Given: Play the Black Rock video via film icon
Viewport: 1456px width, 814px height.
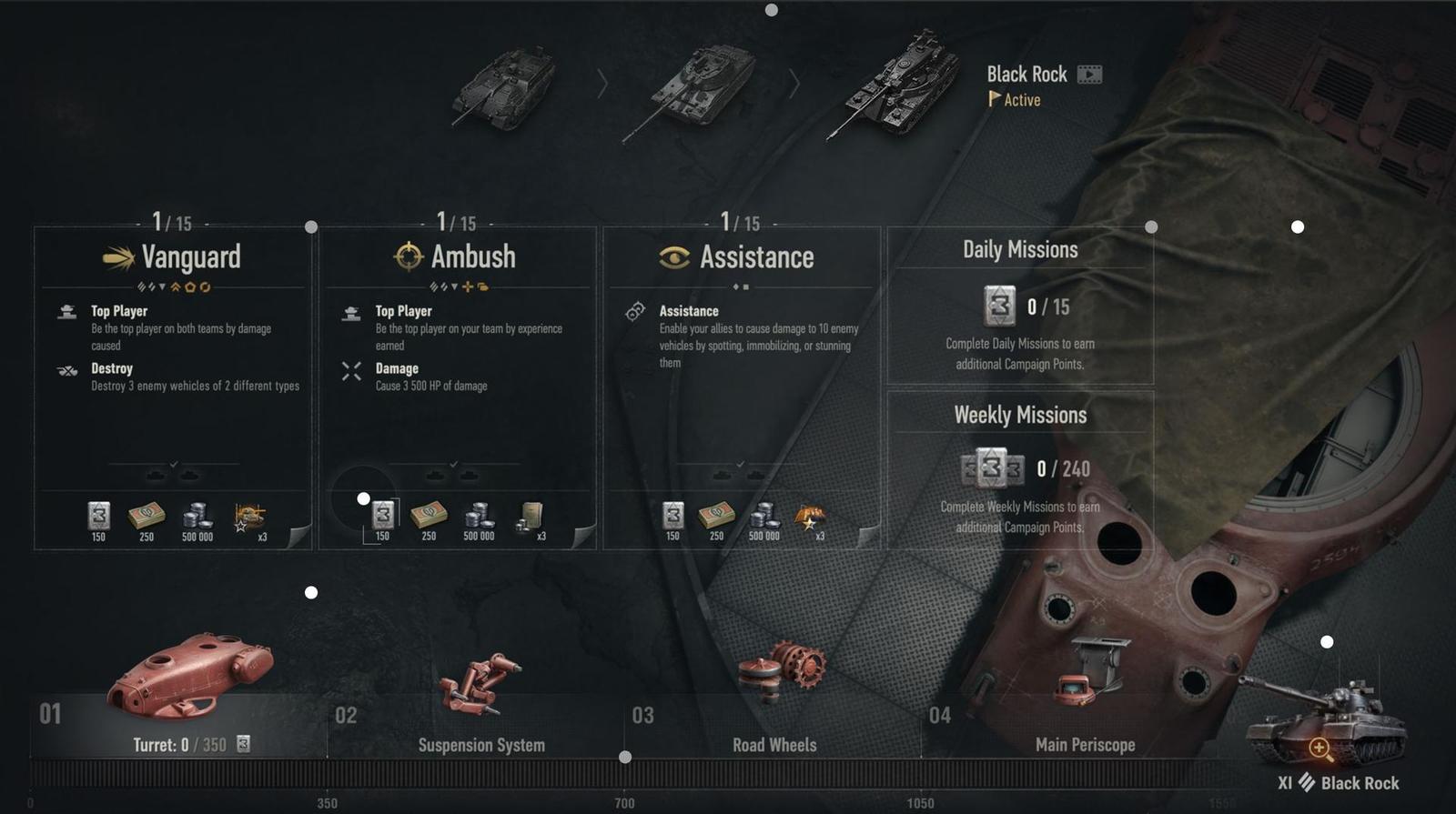Looking at the screenshot, I should [x=1089, y=75].
